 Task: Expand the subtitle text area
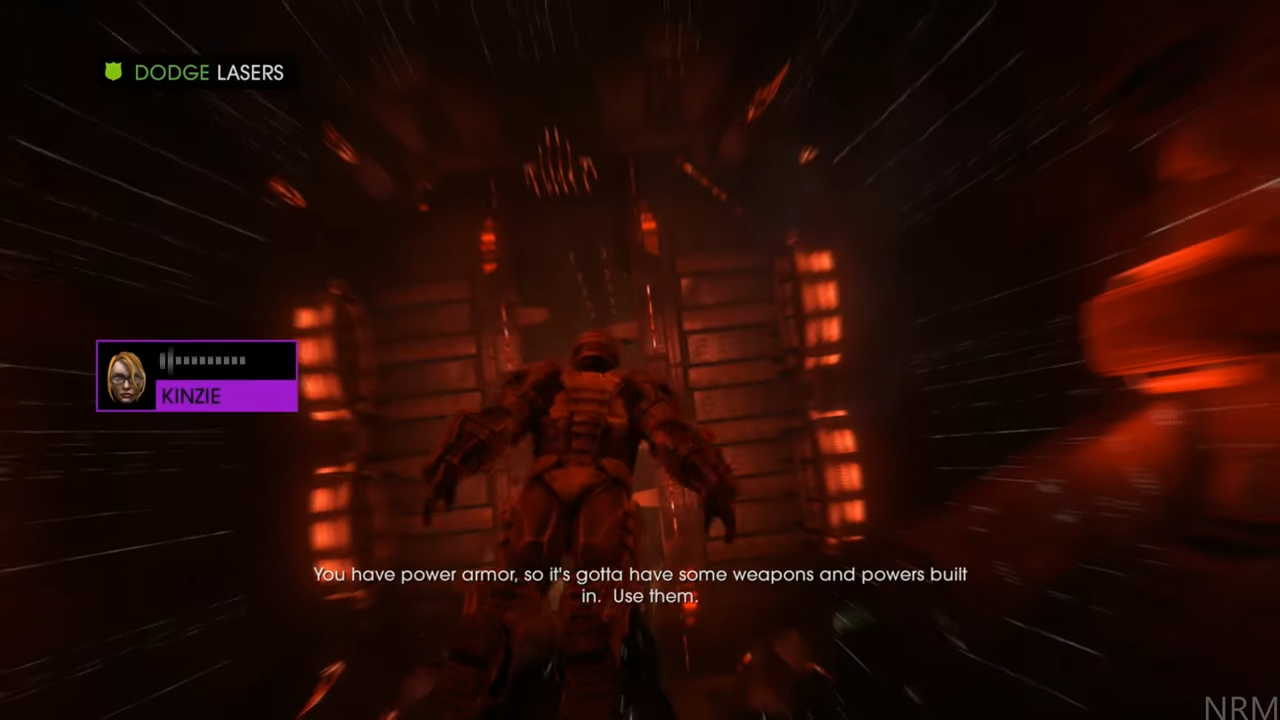(x=640, y=585)
